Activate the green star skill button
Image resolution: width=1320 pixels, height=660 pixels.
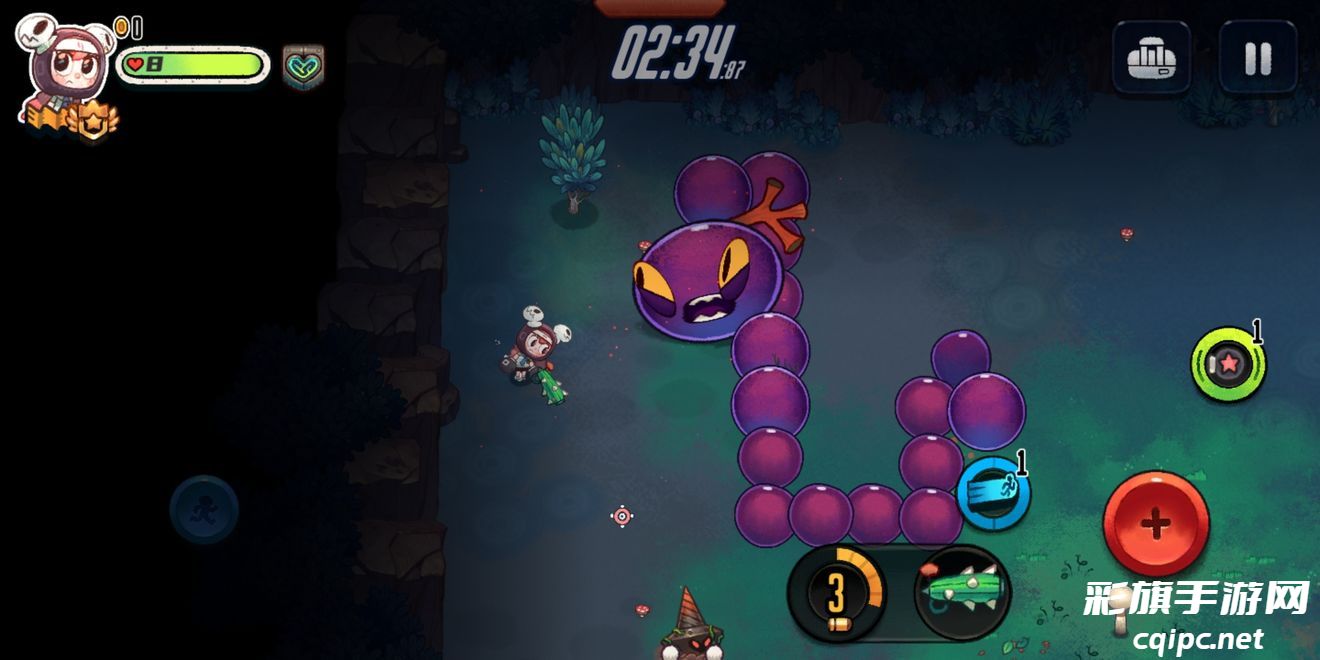tap(1228, 364)
